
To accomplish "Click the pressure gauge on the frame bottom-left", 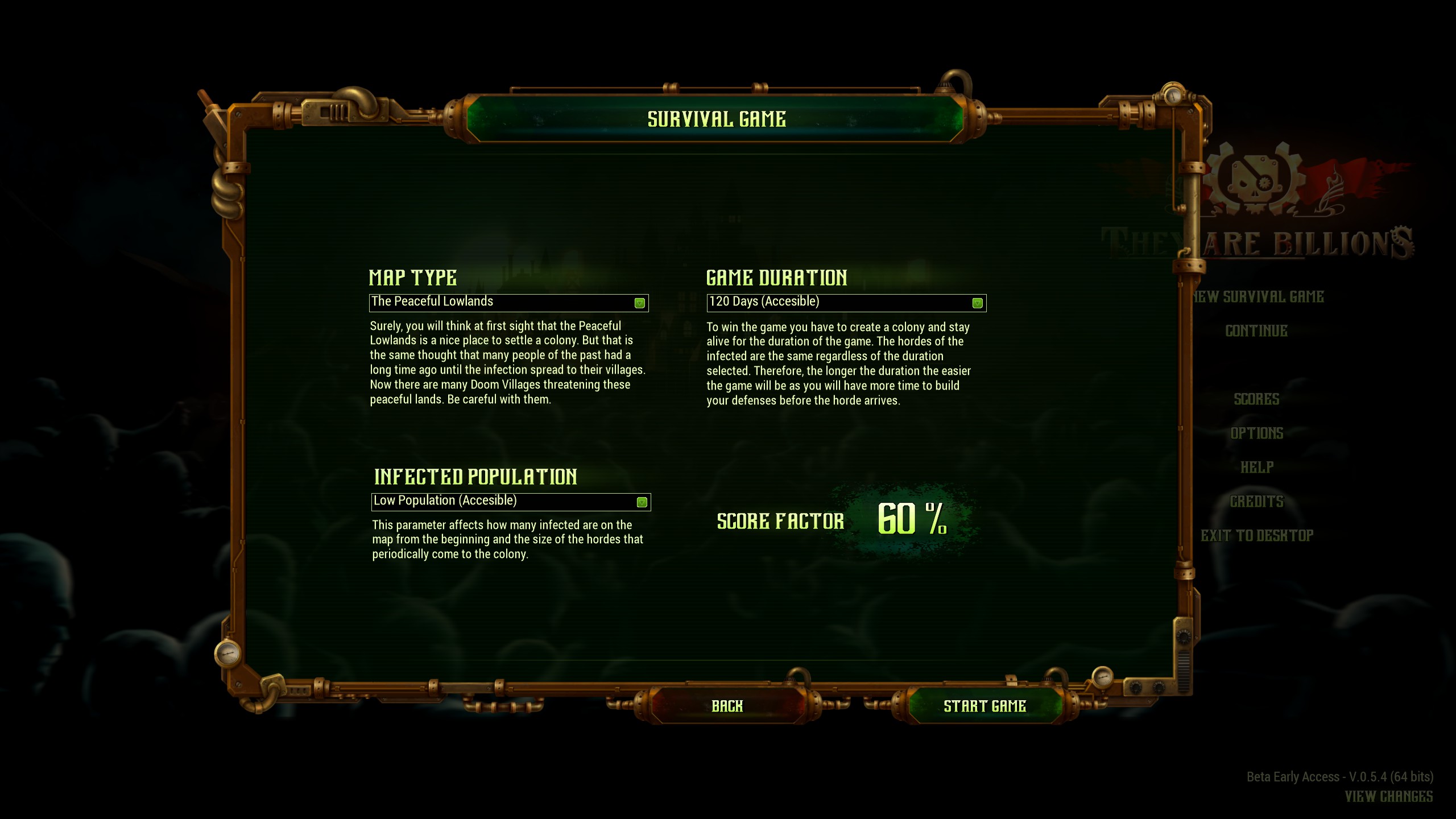I will [227, 653].
